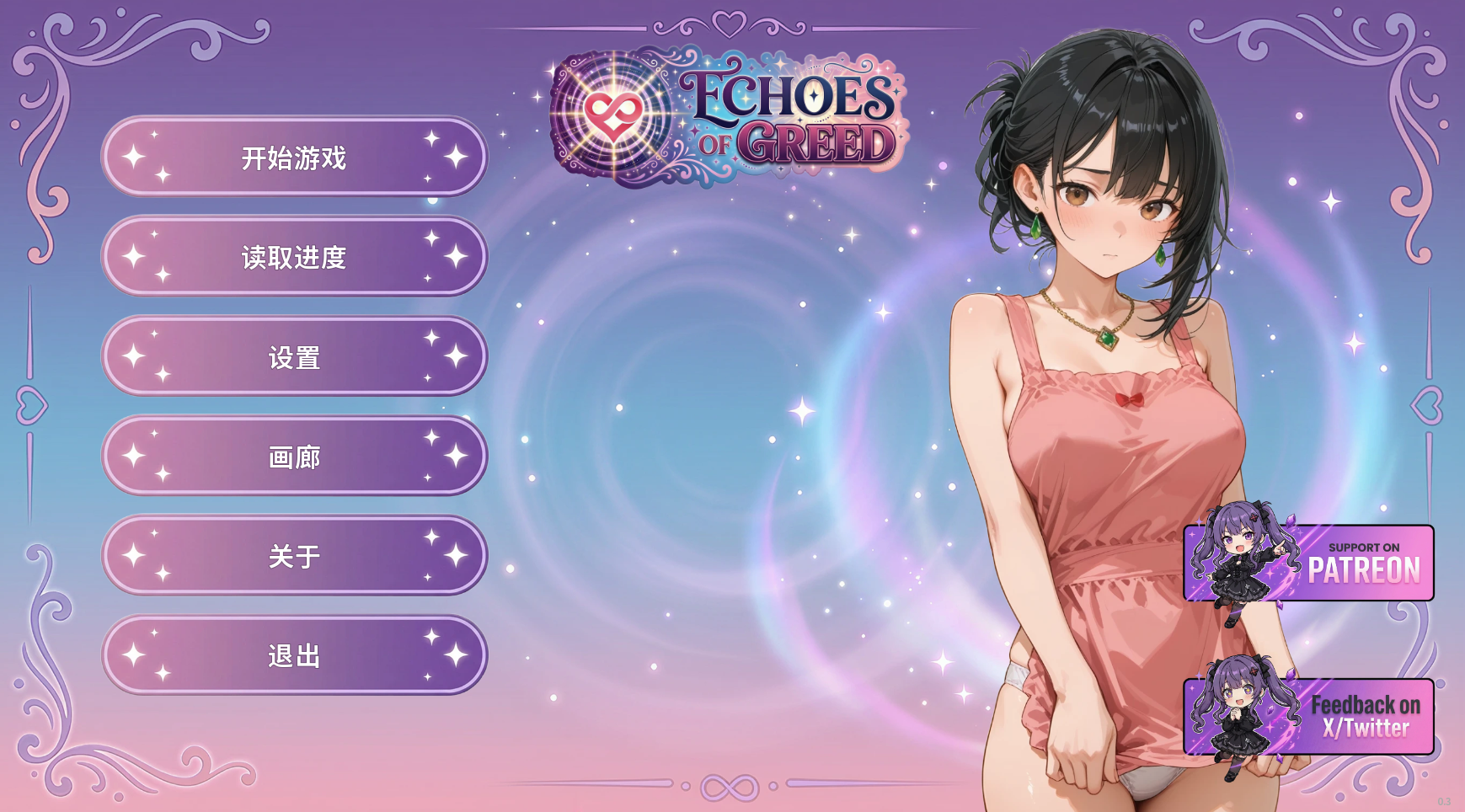Viewport: 1465px width, 812px height.
Task: Open the 画廊 gallery
Action: (x=294, y=457)
